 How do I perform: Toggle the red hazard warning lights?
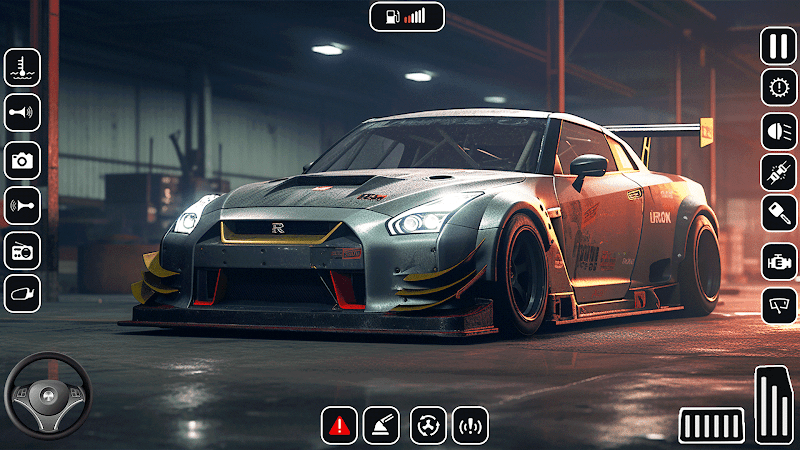coord(339,425)
